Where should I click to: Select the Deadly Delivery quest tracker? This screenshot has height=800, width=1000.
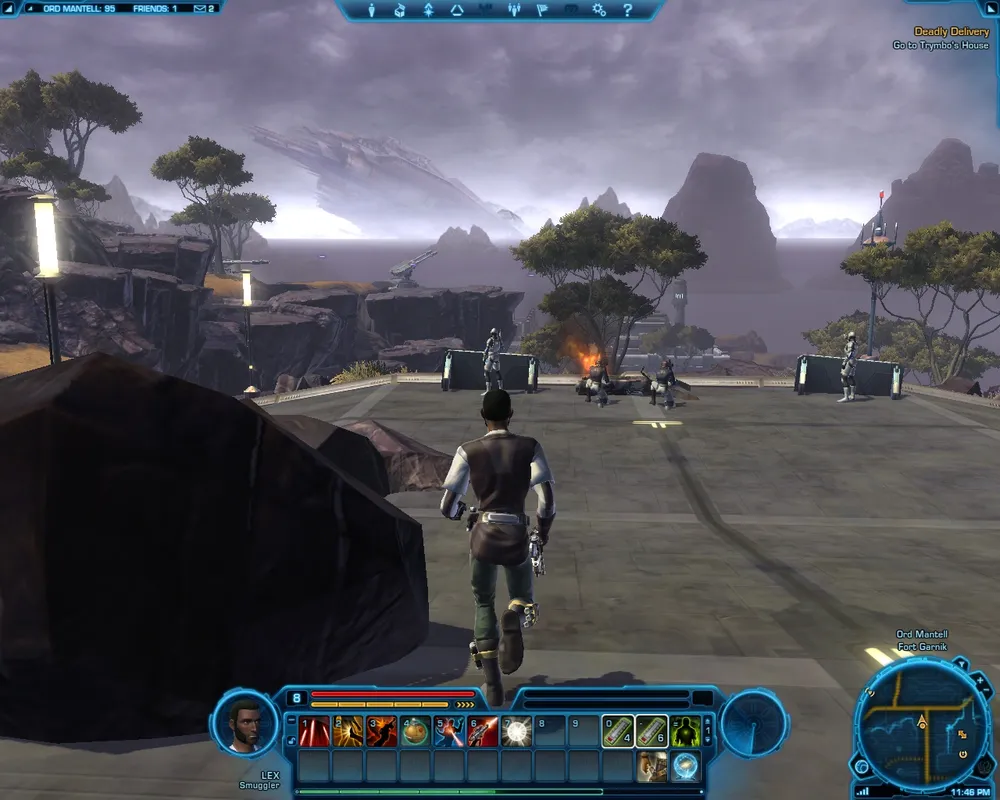coord(950,32)
